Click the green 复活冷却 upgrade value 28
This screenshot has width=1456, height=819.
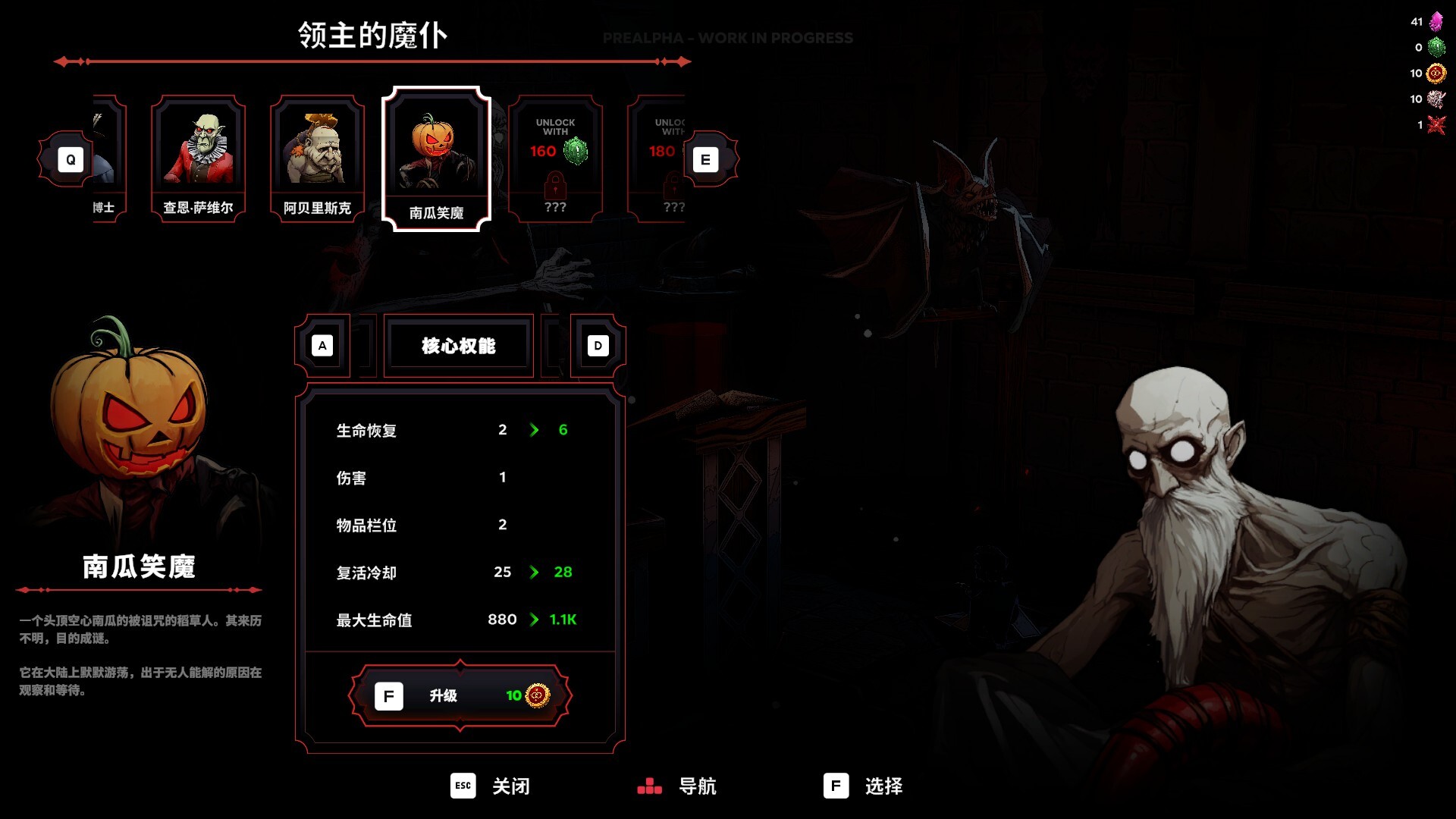561,573
